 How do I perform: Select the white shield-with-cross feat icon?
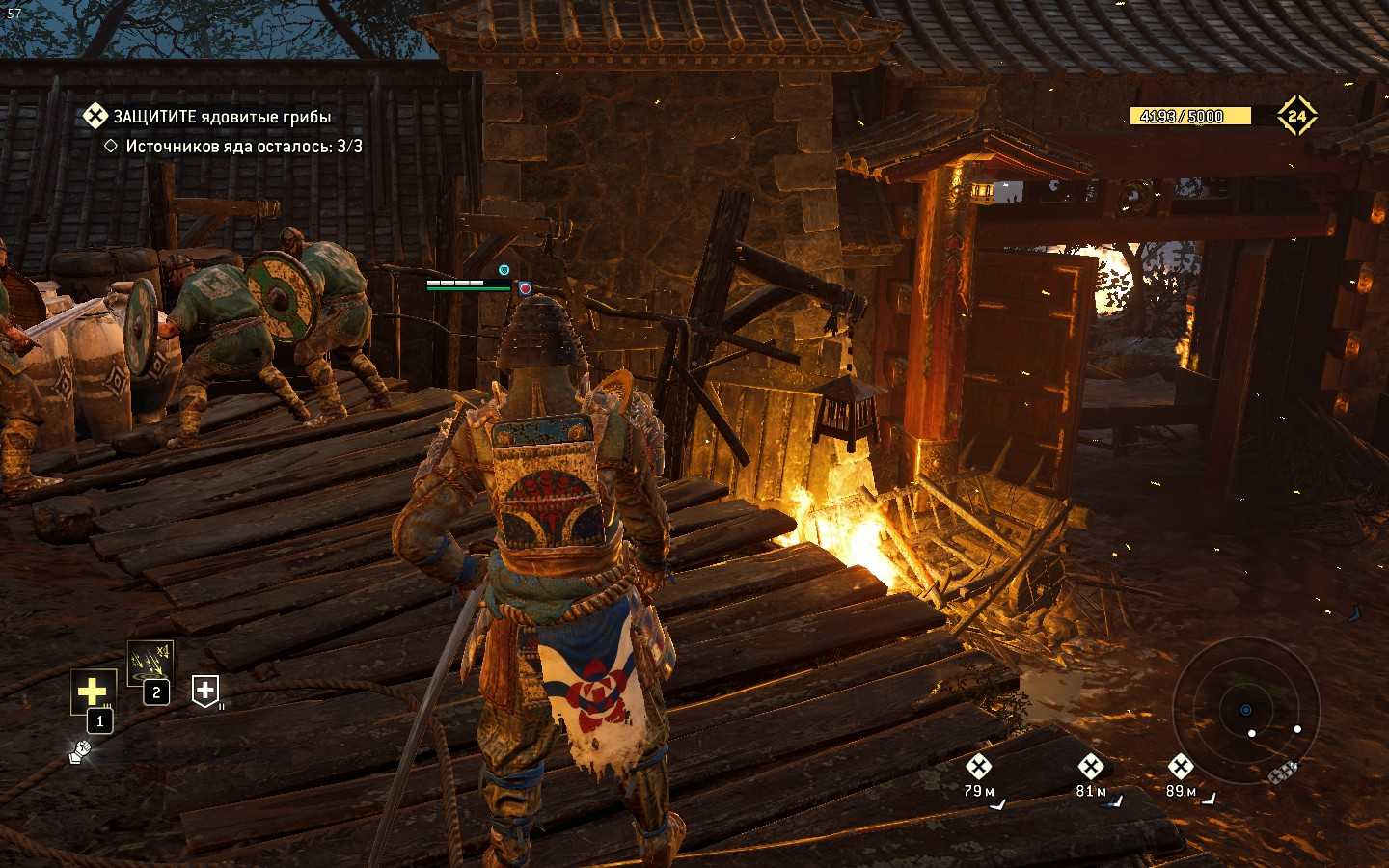coord(205,690)
